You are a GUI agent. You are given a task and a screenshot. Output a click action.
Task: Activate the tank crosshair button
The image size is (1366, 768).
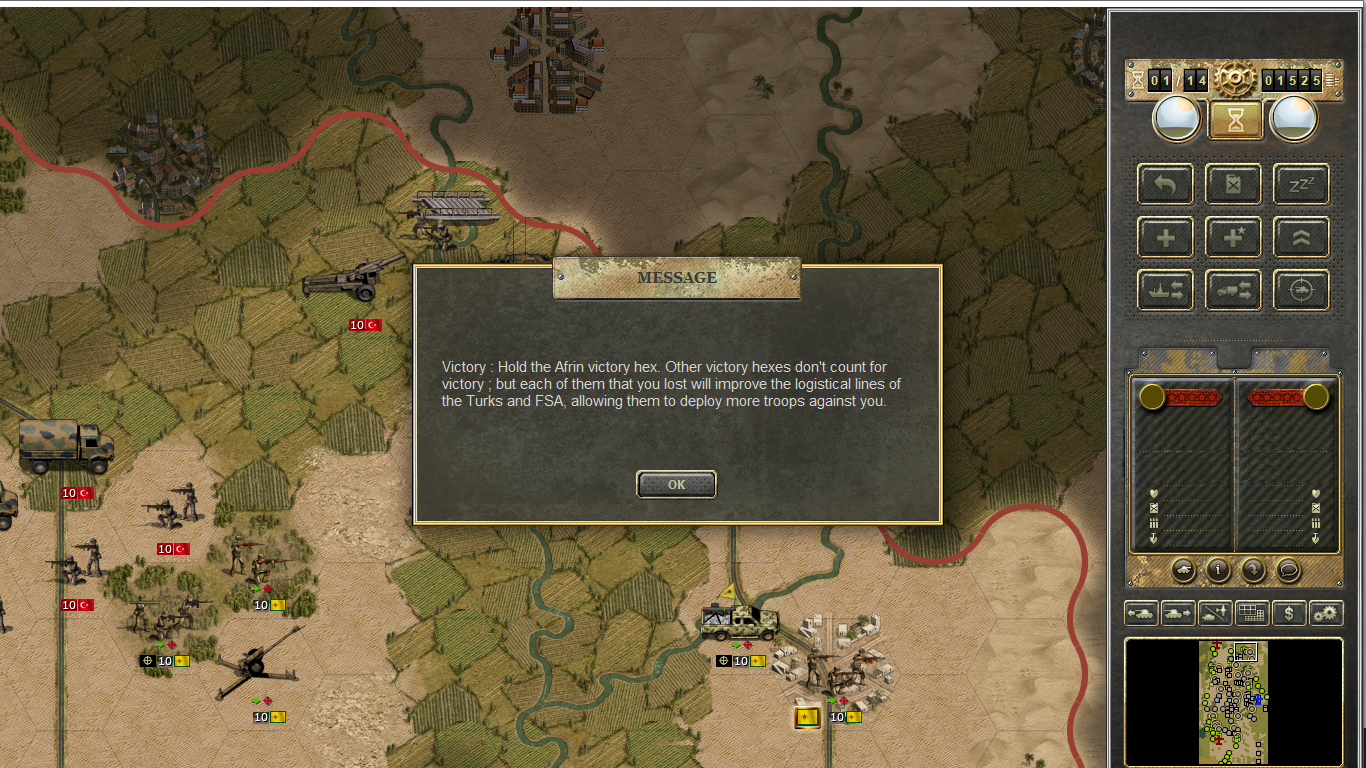(x=1301, y=290)
